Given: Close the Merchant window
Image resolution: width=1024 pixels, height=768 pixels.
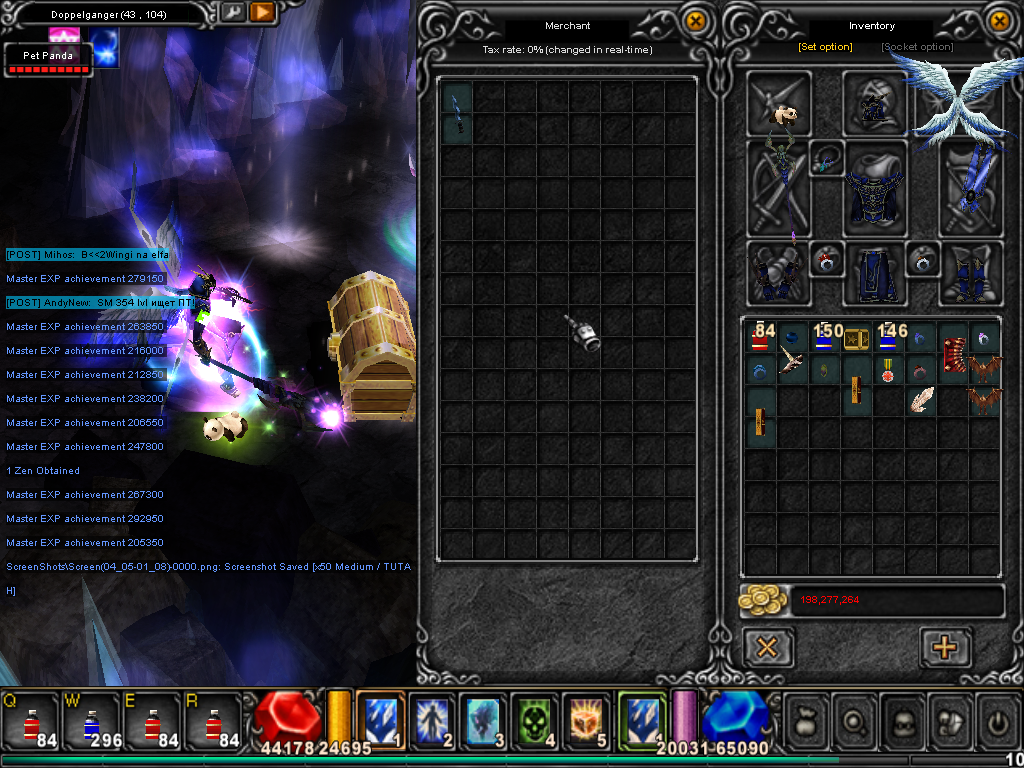Looking at the screenshot, I should coord(694,20).
